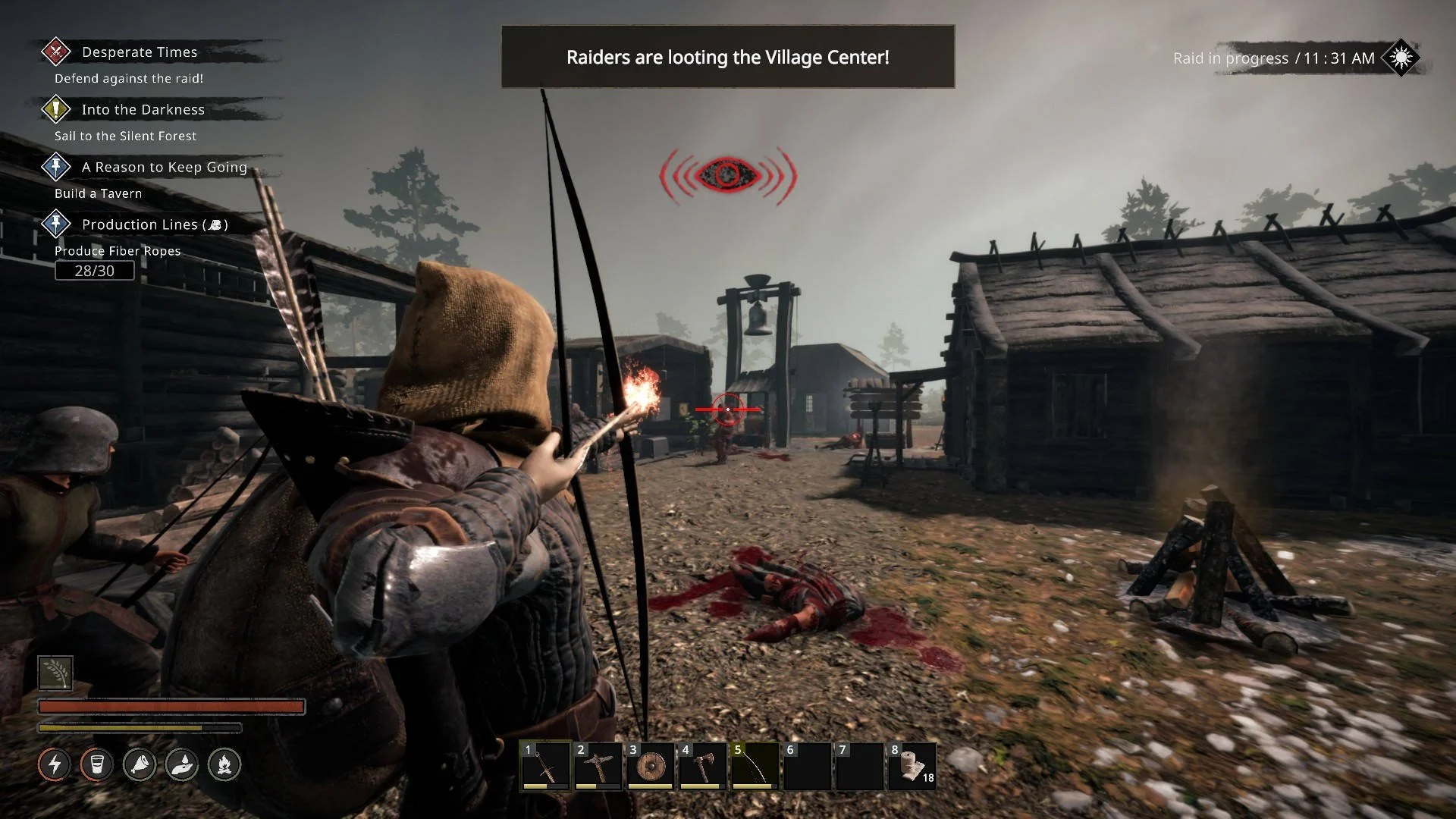Click the sun time-of-day icon
This screenshot has height=819, width=1456.
[1401, 58]
